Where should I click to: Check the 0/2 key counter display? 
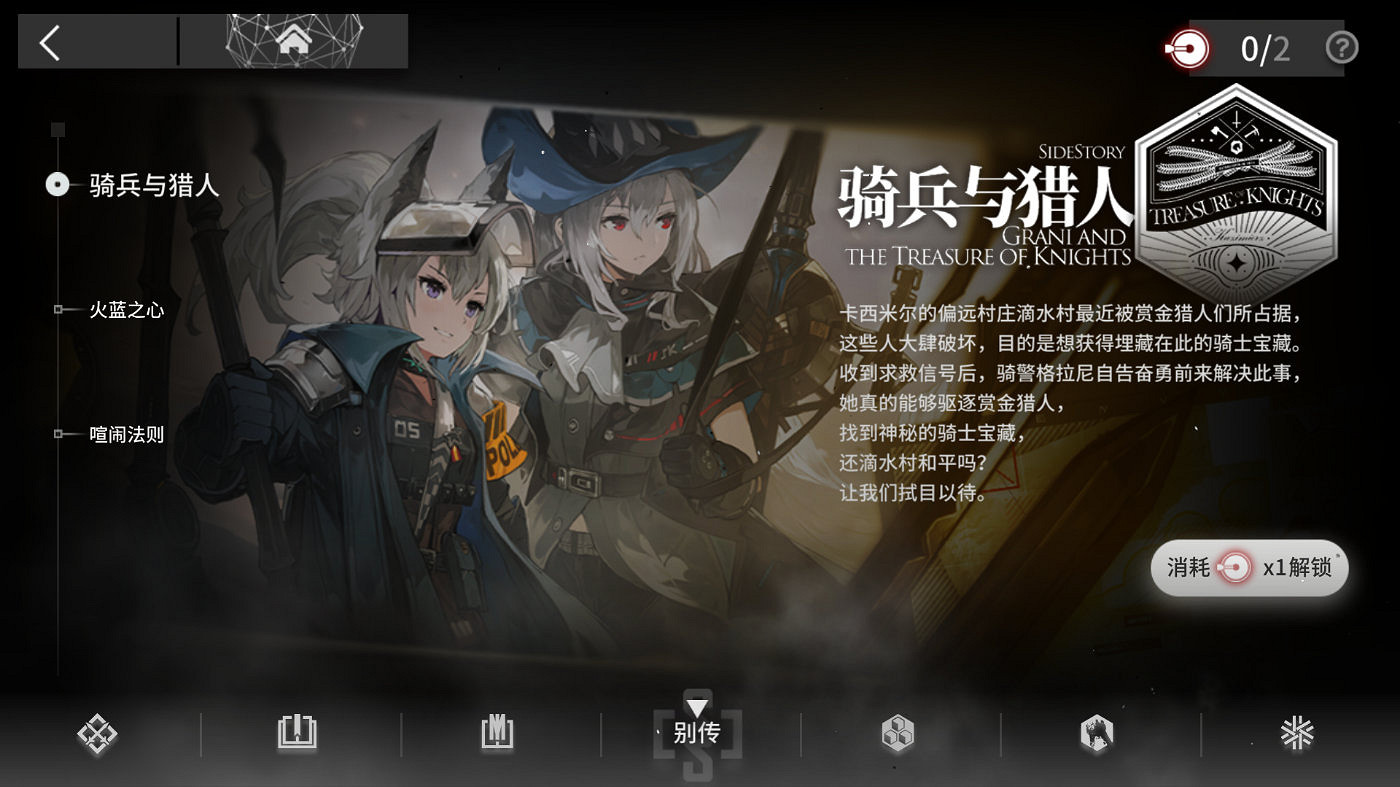pos(1262,47)
